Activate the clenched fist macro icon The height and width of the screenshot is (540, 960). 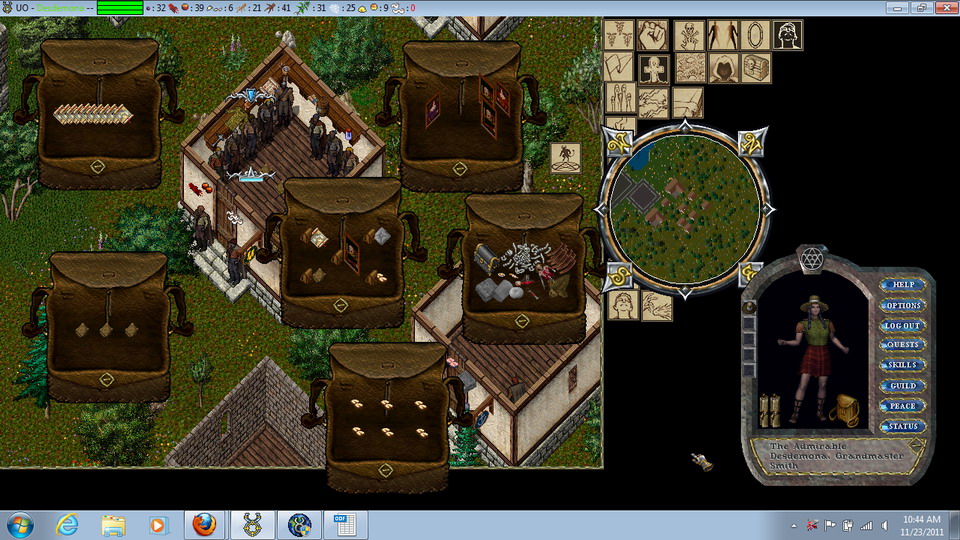click(x=653, y=34)
